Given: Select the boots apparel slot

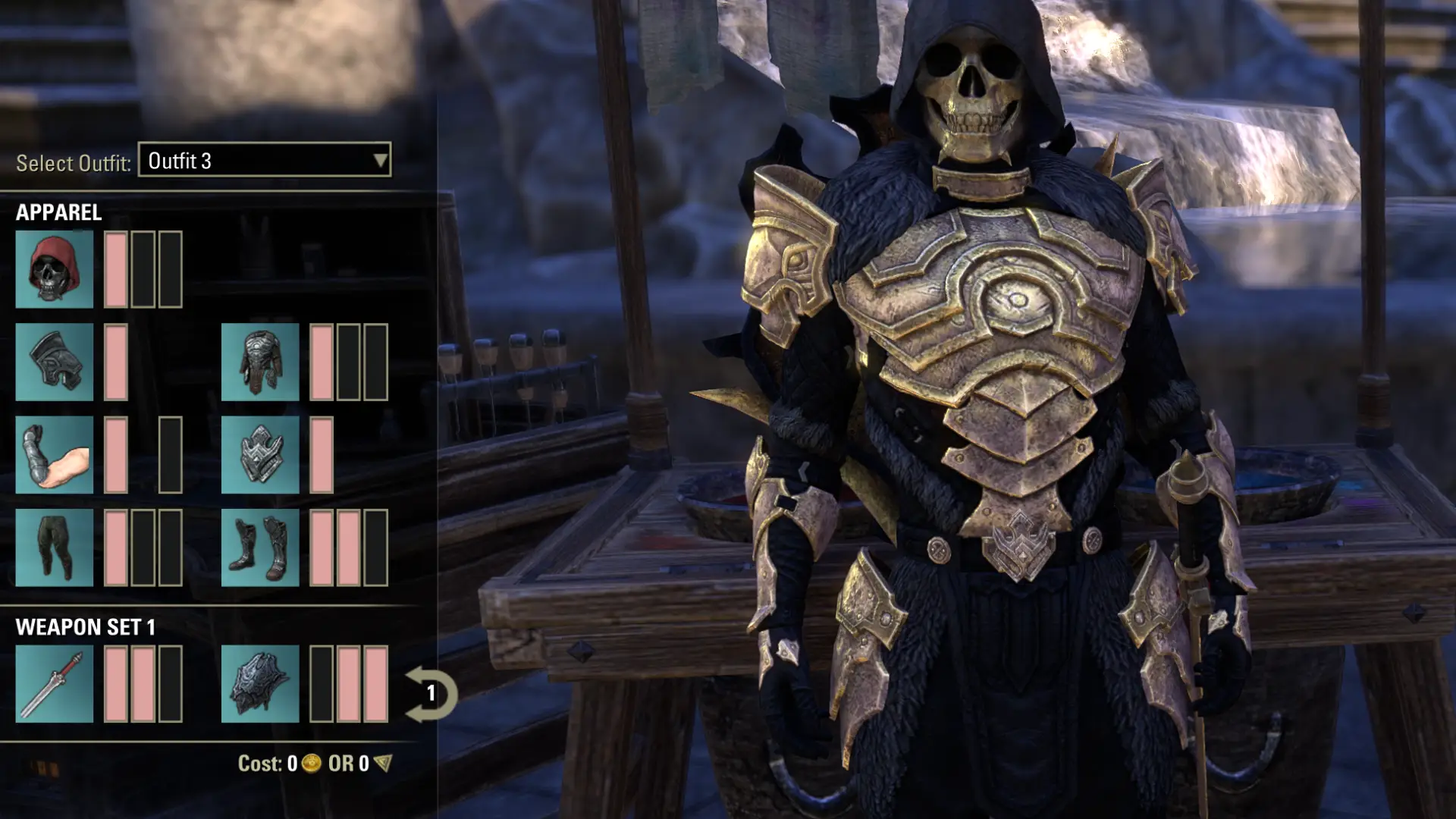Looking at the screenshot, I should tap(259, 548).
